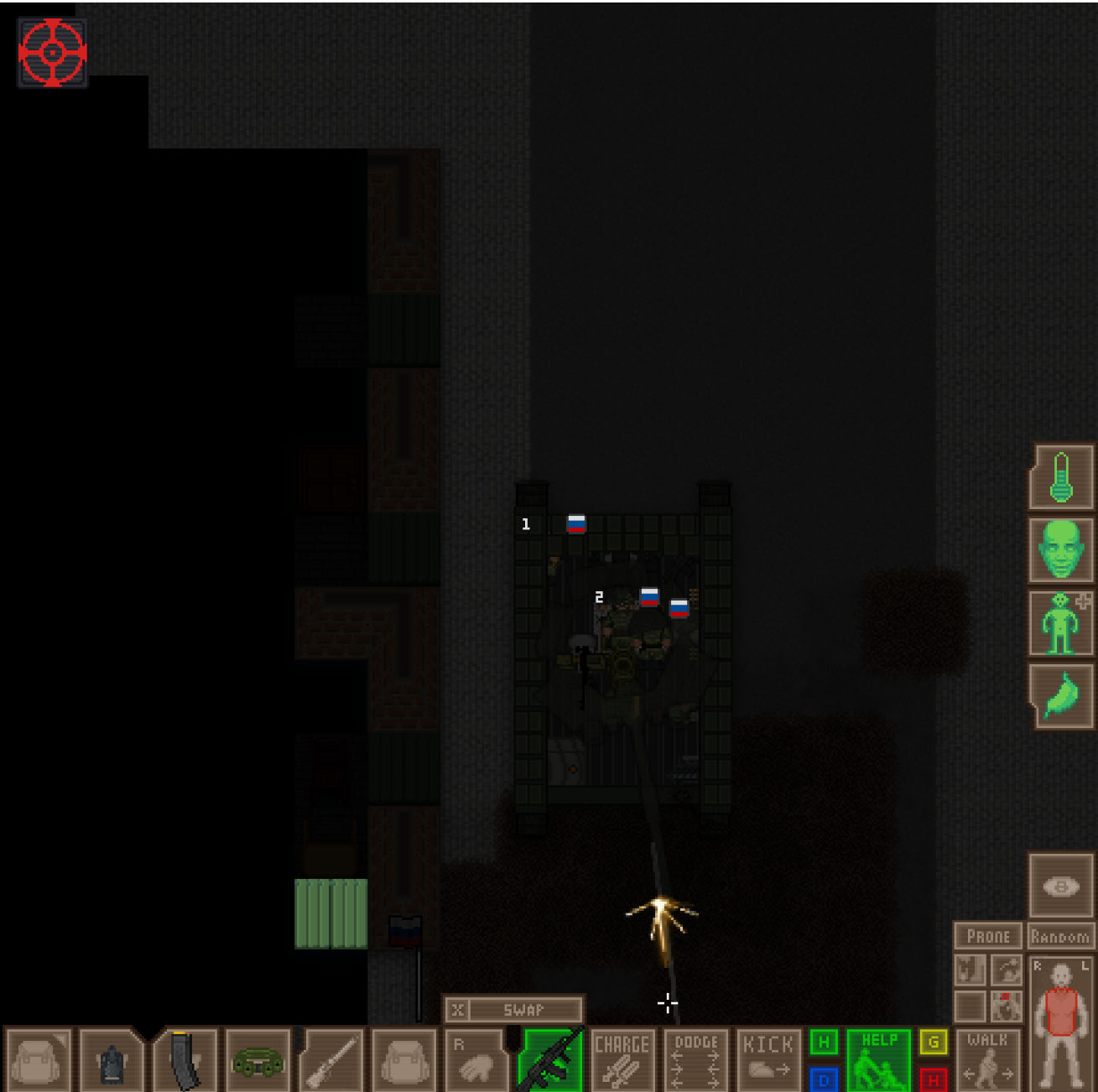Click the red crosshair target icon
Image resolution: width=1098 pixels, height=1092 pixels.
click(x=52, y=52)
